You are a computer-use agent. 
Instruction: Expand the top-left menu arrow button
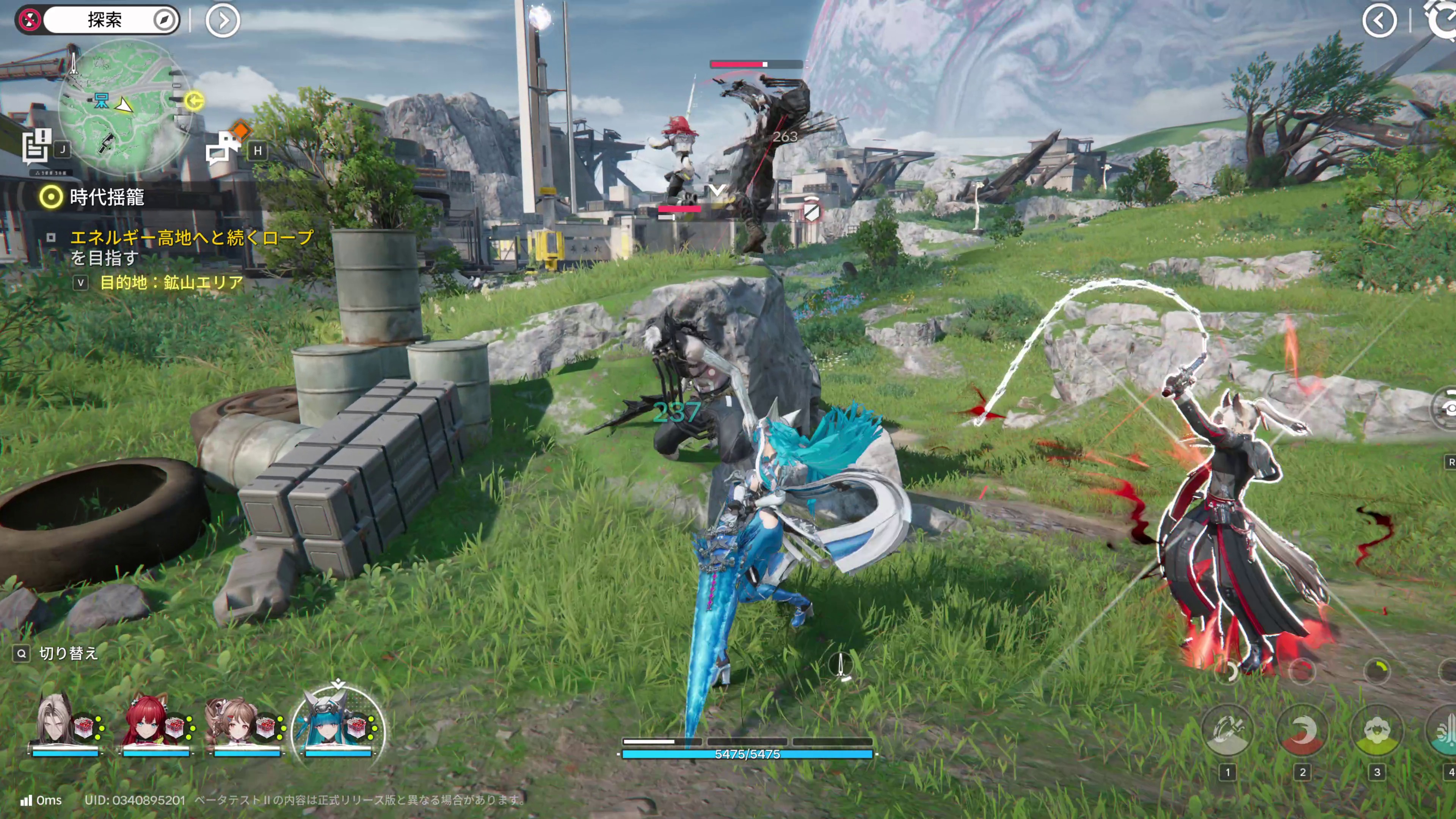[223, 22]
